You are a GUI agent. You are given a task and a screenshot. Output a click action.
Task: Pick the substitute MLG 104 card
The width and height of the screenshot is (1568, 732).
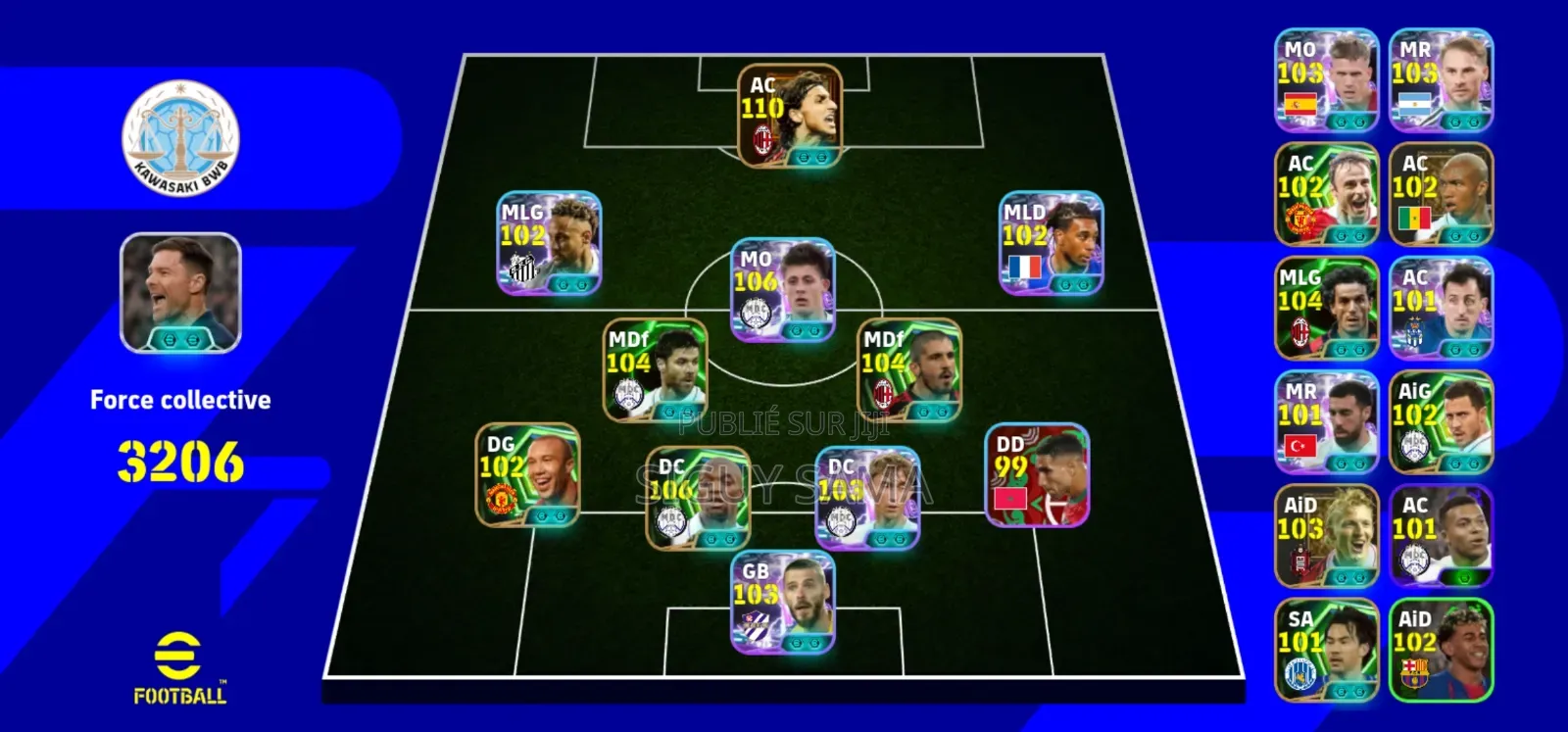[1326, 308]
